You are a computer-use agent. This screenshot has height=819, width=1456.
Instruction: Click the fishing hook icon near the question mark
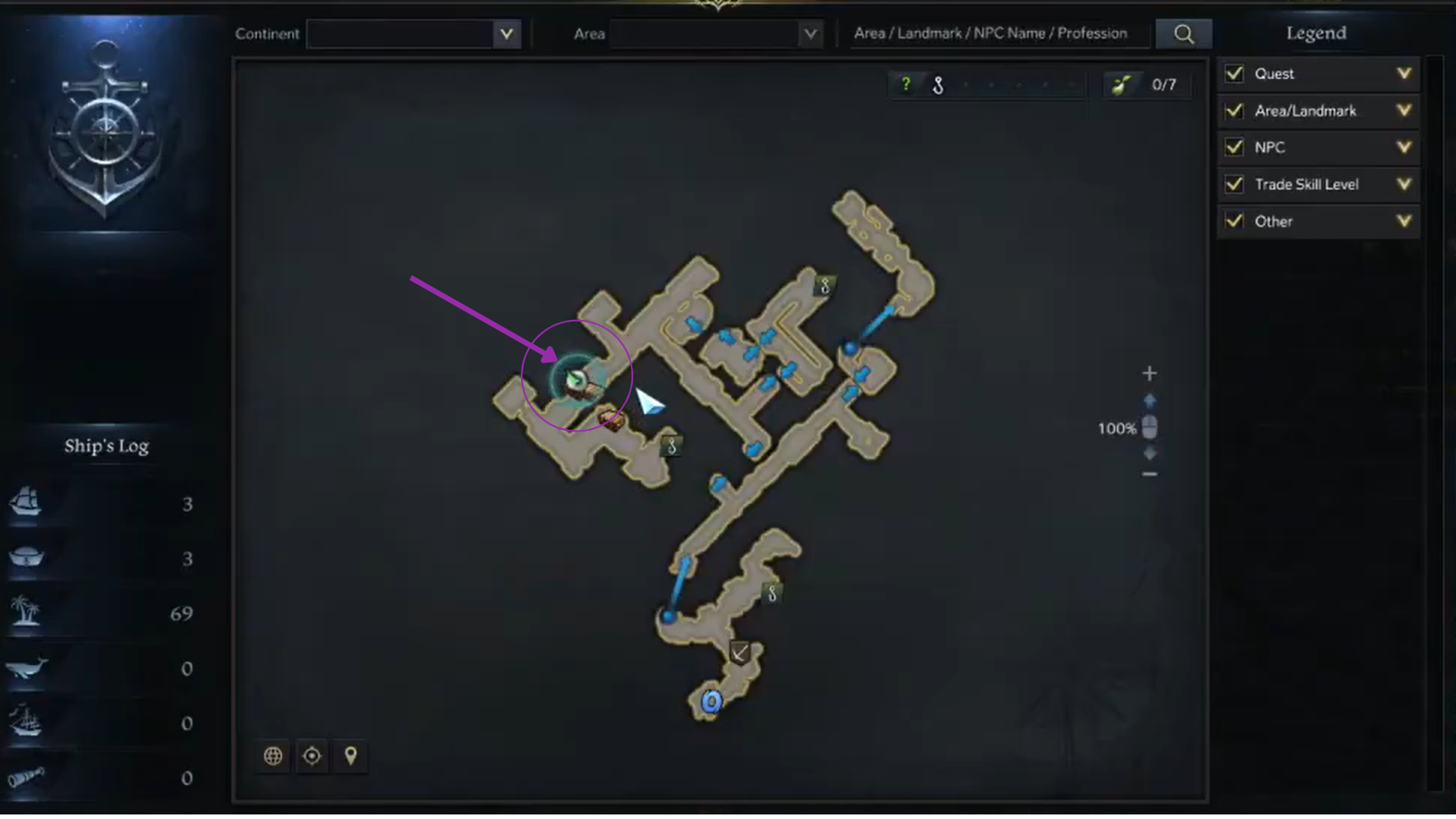click(x=937, y=85)
